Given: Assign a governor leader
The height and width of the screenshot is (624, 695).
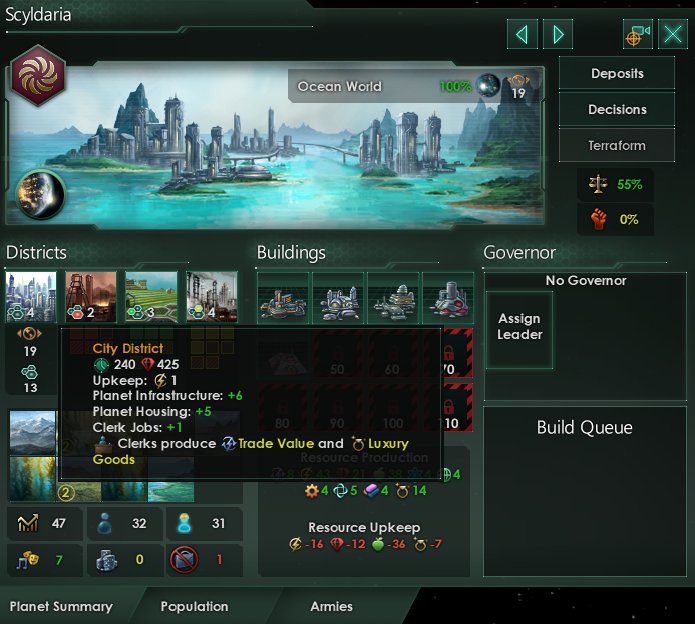Looking at the screenshot, I should click(x=519, y=328).
